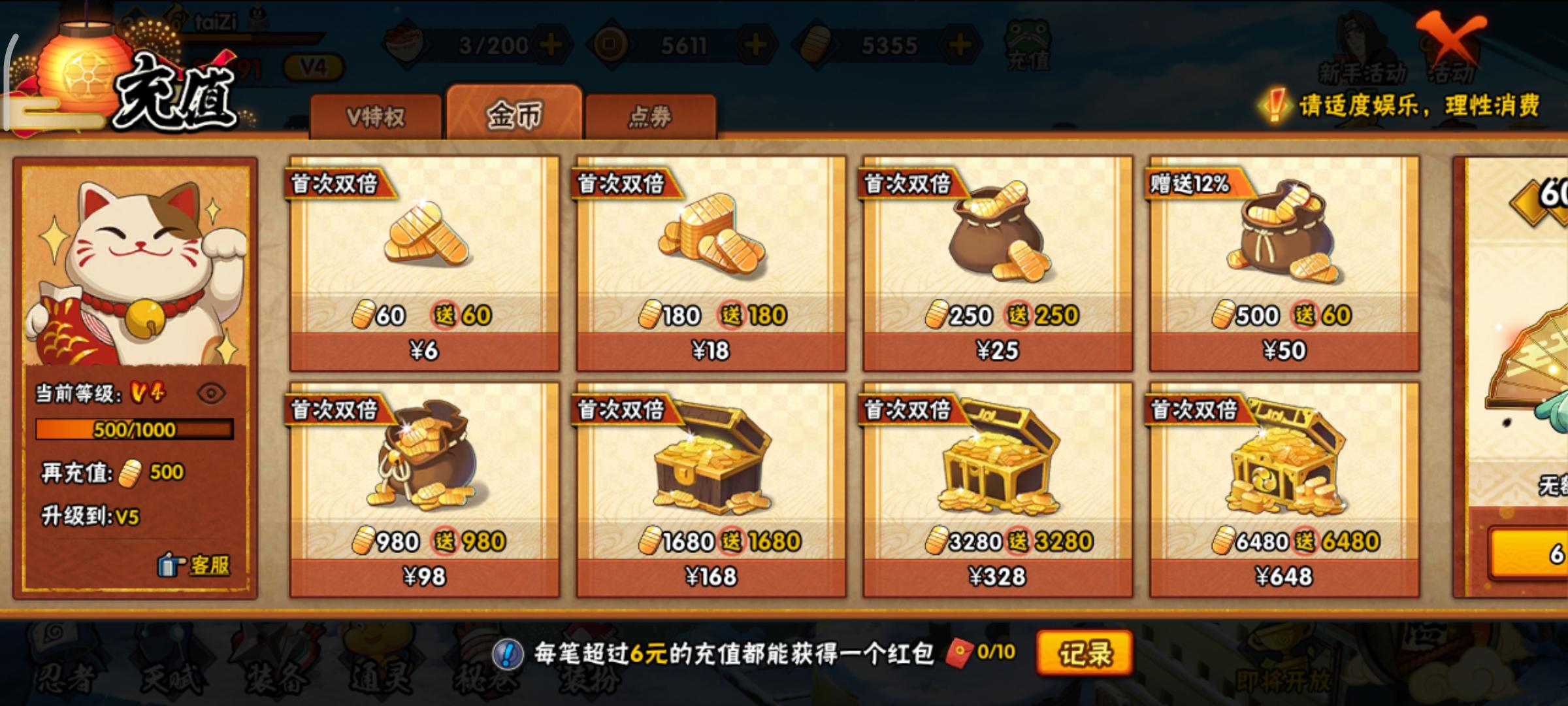This screenshot has width=1568, height=706.
Task: Click the plus beside the ramen 3/200 counter
Action: tap(550, 44)
